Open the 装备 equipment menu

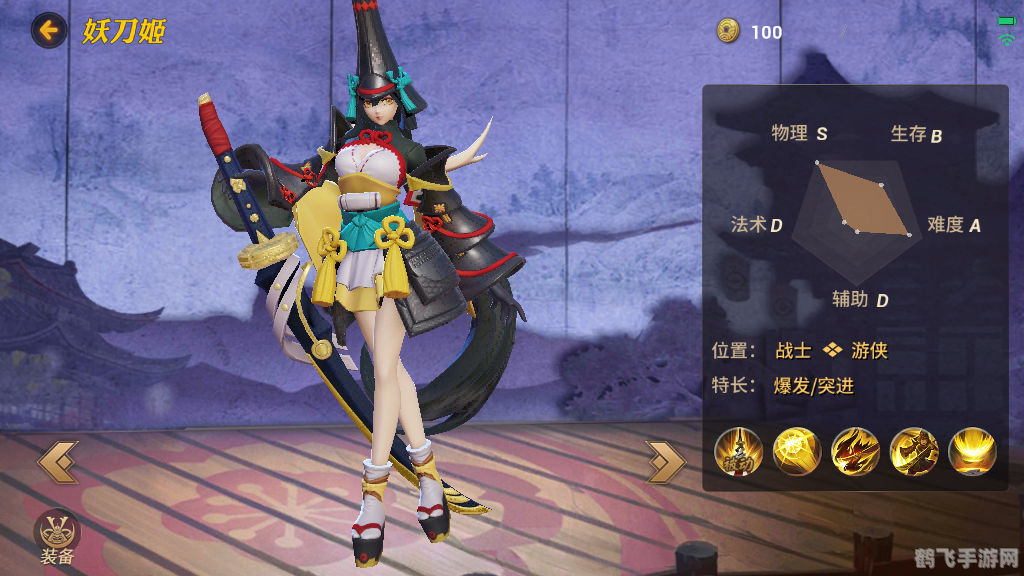click(x=57, y=533)
